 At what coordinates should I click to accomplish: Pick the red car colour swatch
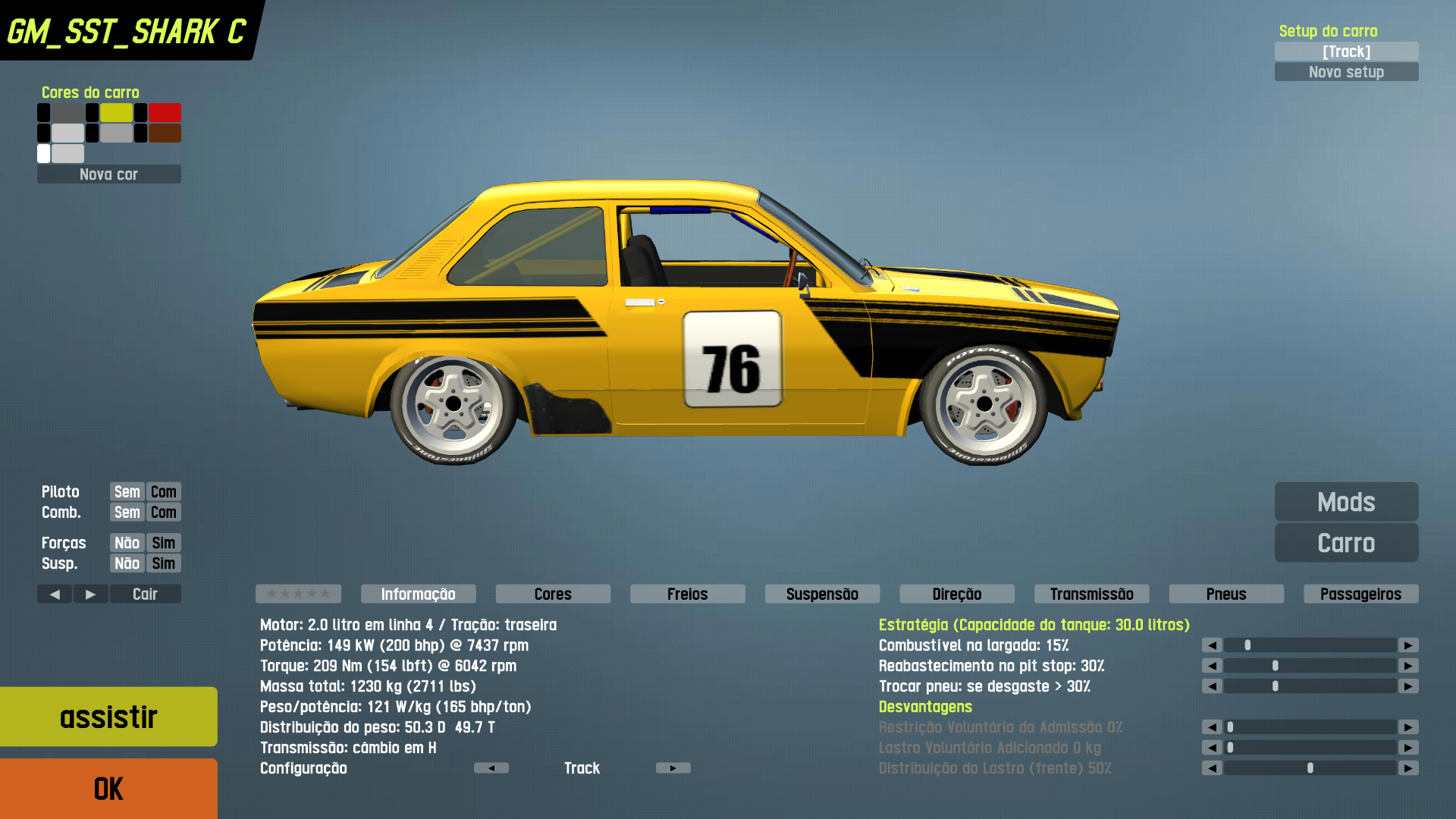click(x=165, y=113)
